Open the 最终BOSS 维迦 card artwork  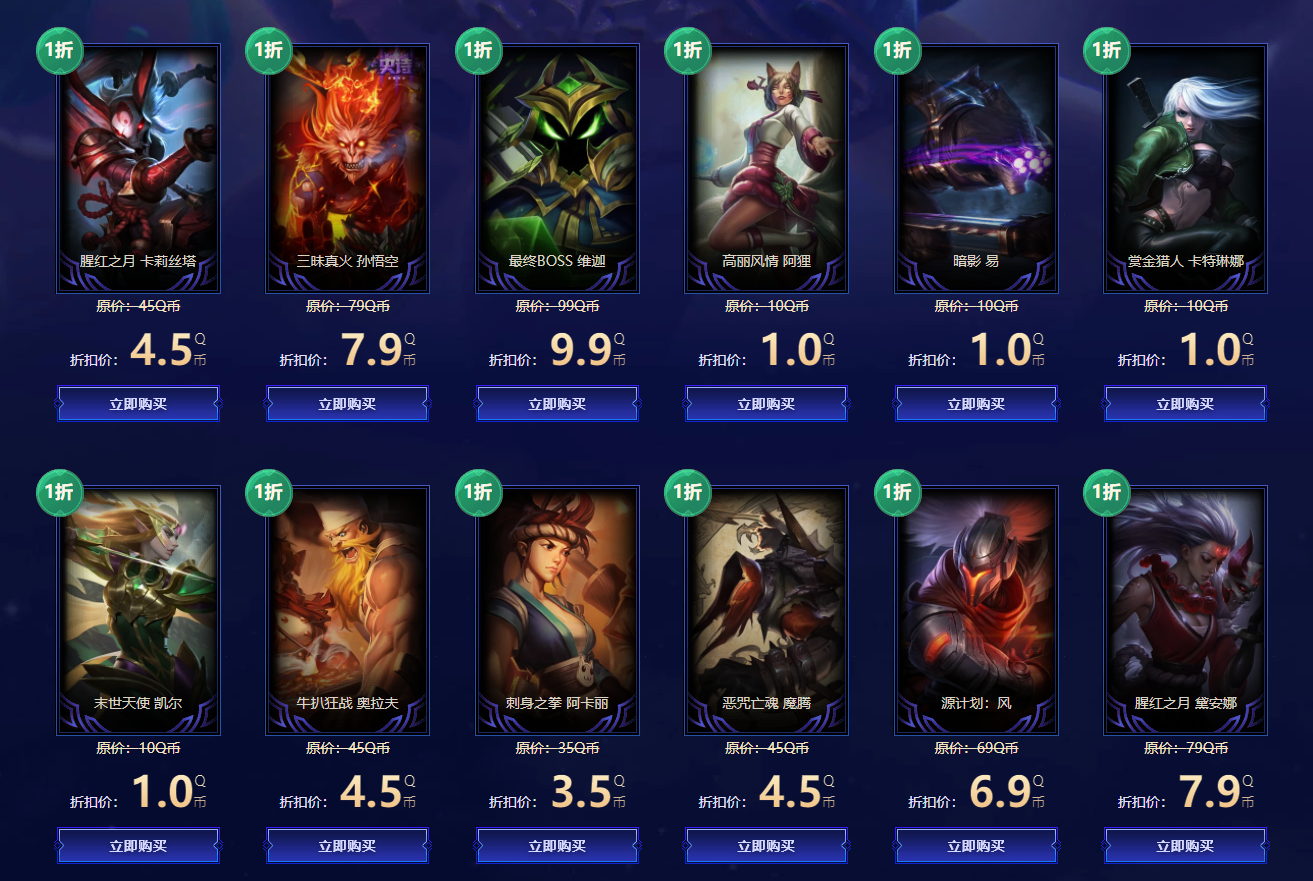click(557, 160)
